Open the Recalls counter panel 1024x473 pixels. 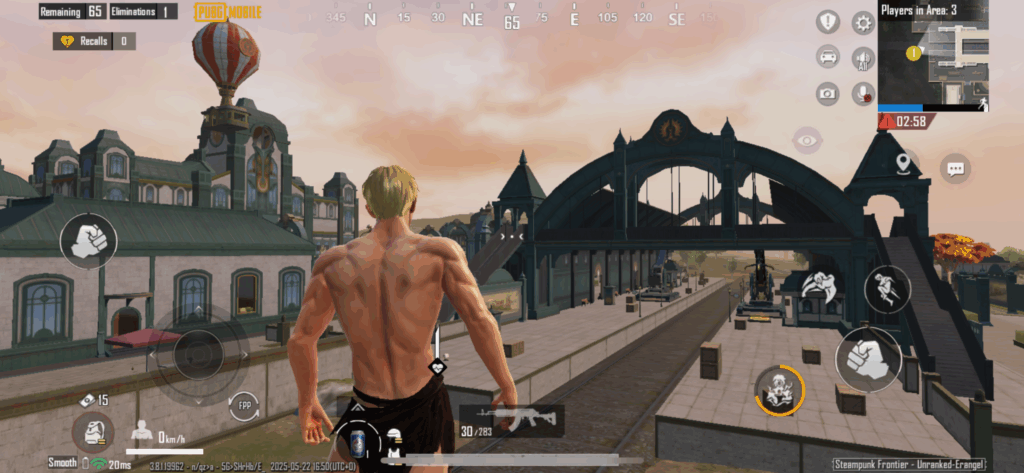(95, 41)
